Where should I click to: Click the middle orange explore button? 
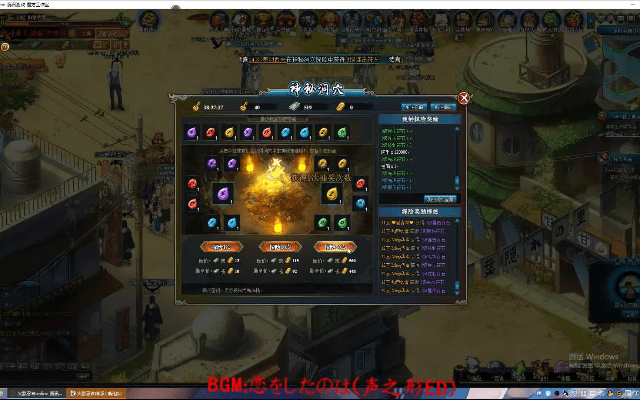(277, 246)
